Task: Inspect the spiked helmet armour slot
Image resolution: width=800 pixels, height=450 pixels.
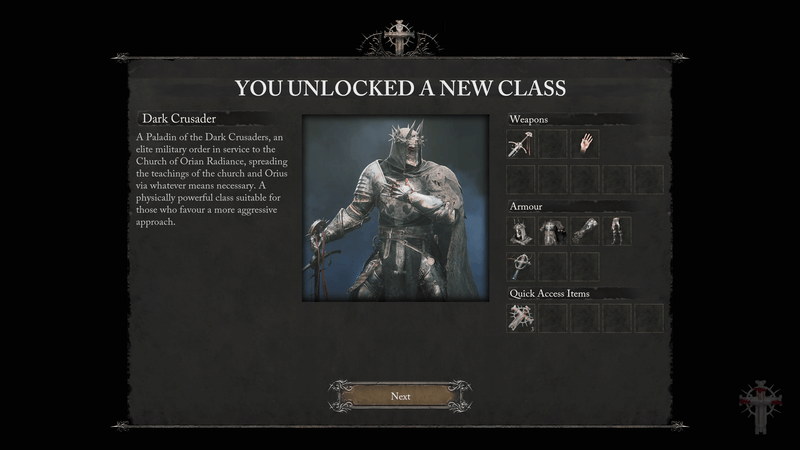Action: point(521,232)
